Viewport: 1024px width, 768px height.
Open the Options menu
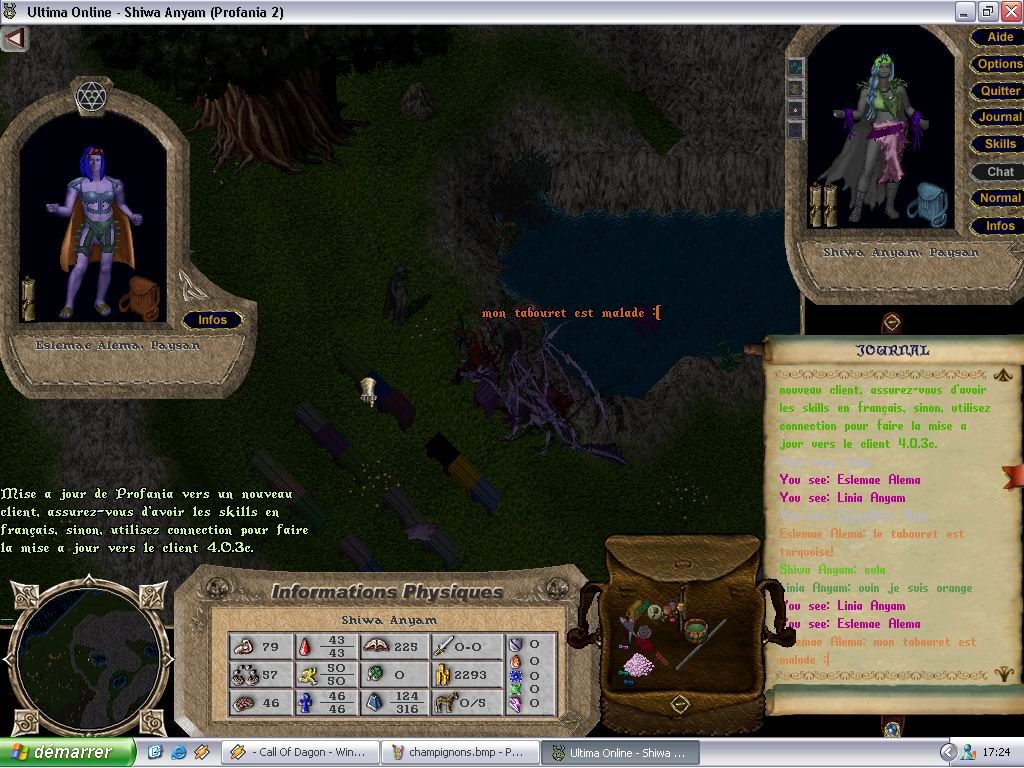pyautogui.click(x=999, y=64)
